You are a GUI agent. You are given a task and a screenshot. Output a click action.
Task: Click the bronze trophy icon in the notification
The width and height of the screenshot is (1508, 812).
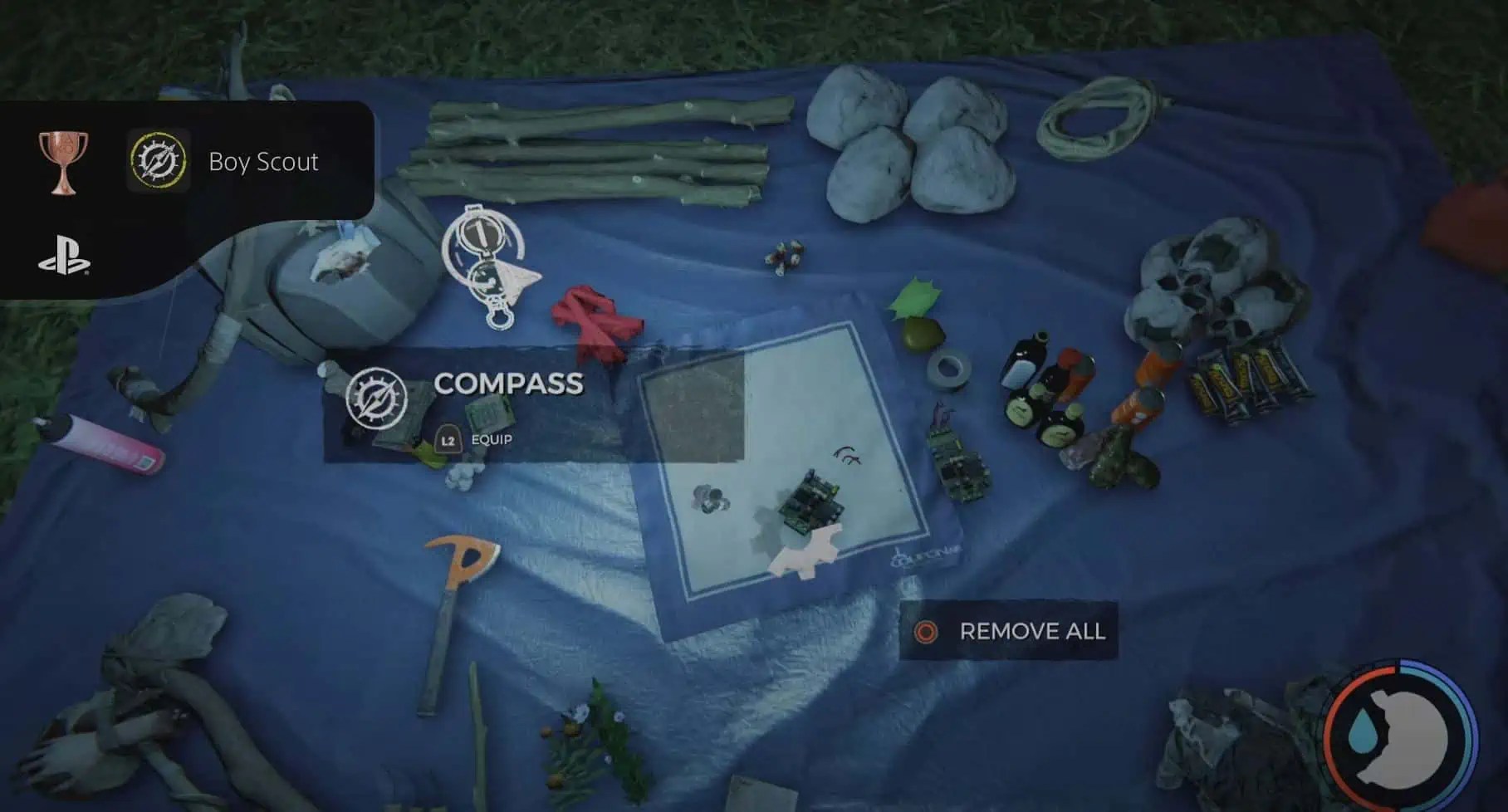[65, 160]
